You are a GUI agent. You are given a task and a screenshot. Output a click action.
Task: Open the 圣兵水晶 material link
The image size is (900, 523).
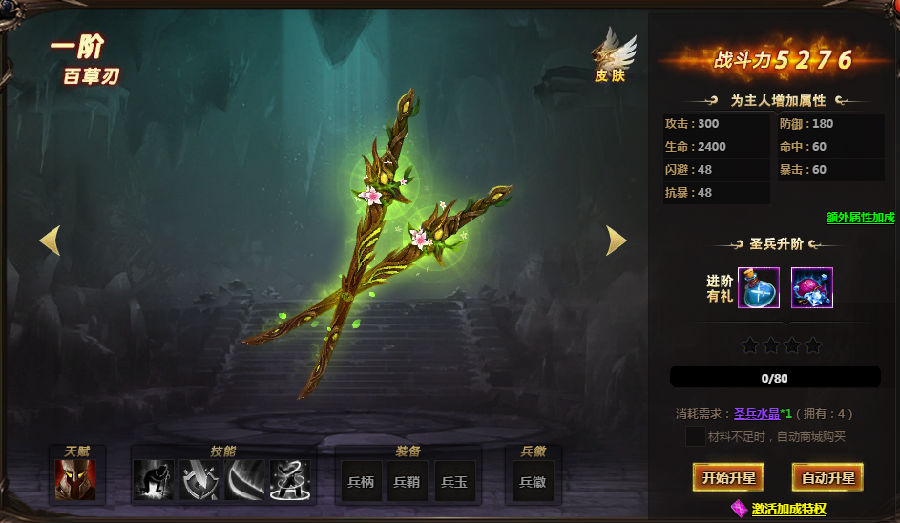(756, 413)
